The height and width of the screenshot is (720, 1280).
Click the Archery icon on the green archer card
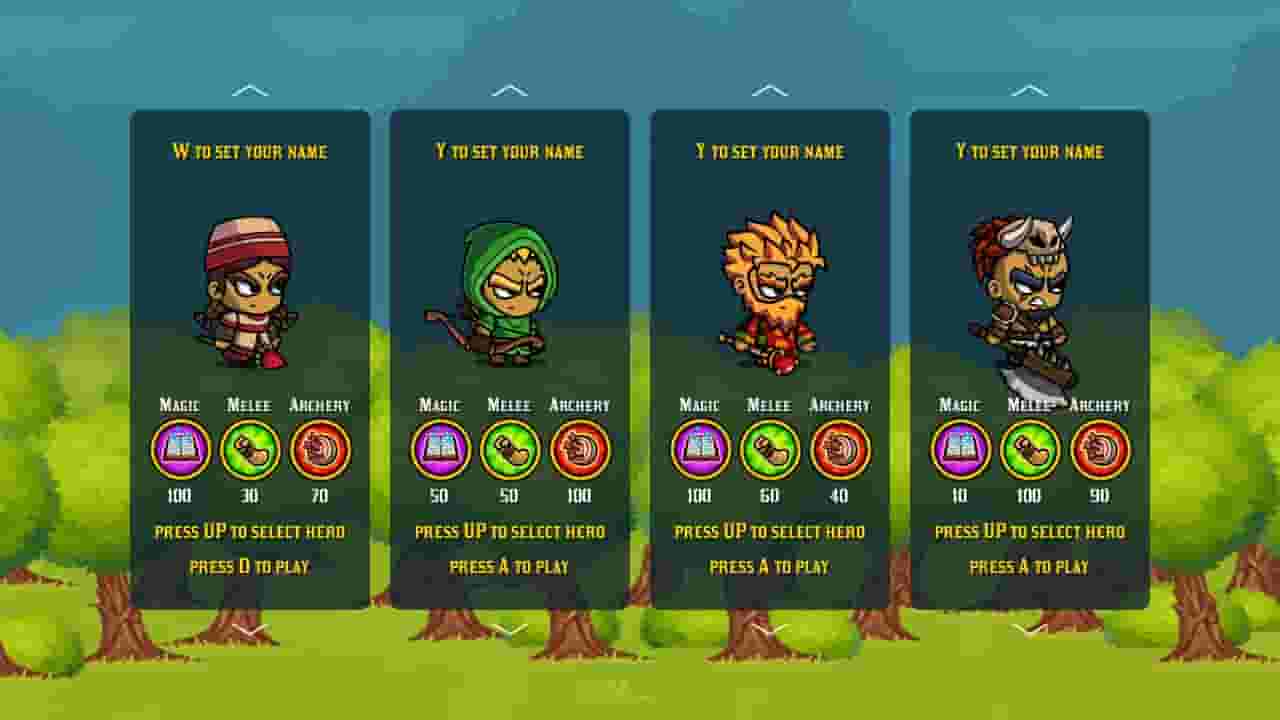pos(580,450)
